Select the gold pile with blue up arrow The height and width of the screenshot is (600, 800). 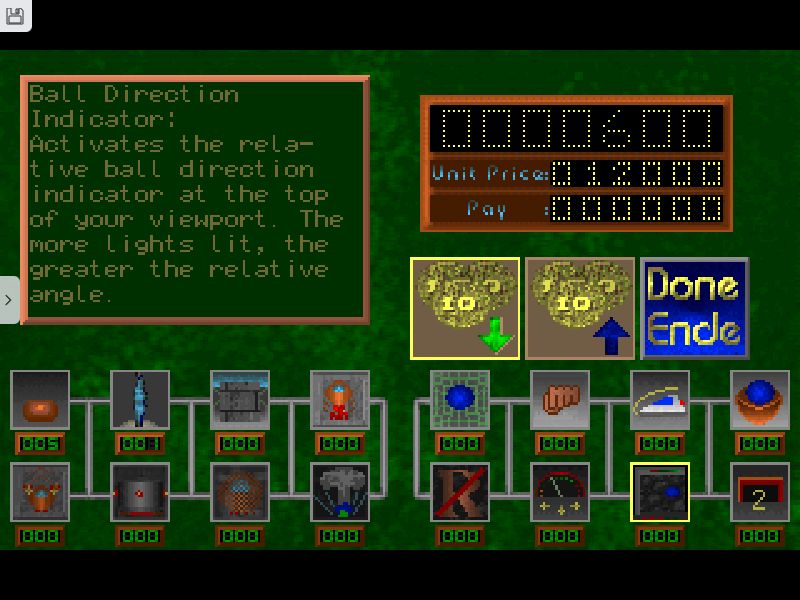580,308
